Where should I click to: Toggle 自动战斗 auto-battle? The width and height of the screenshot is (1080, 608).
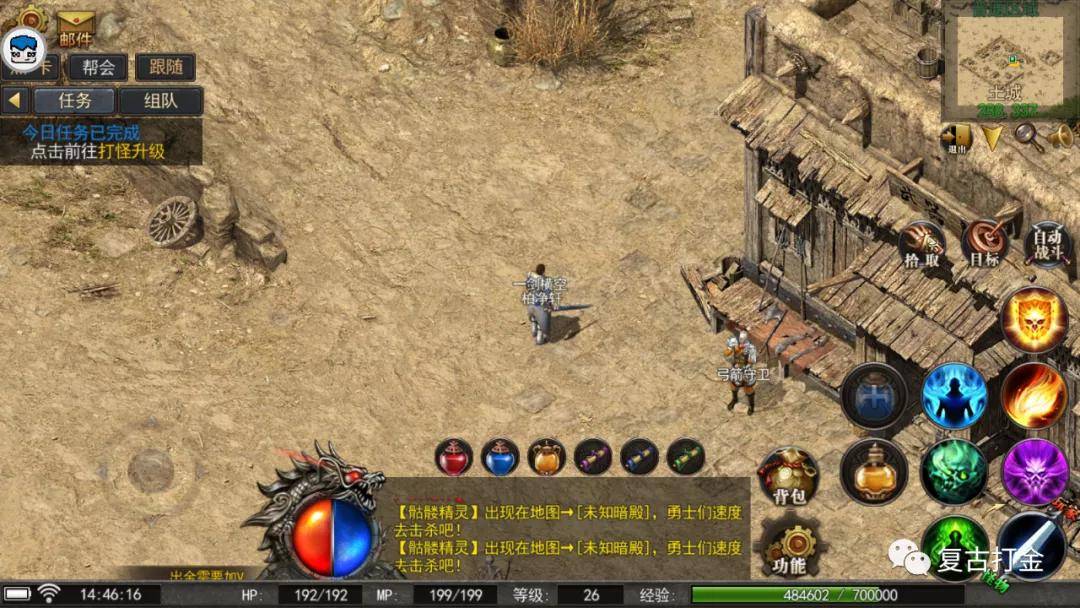tap(1047, 243)
